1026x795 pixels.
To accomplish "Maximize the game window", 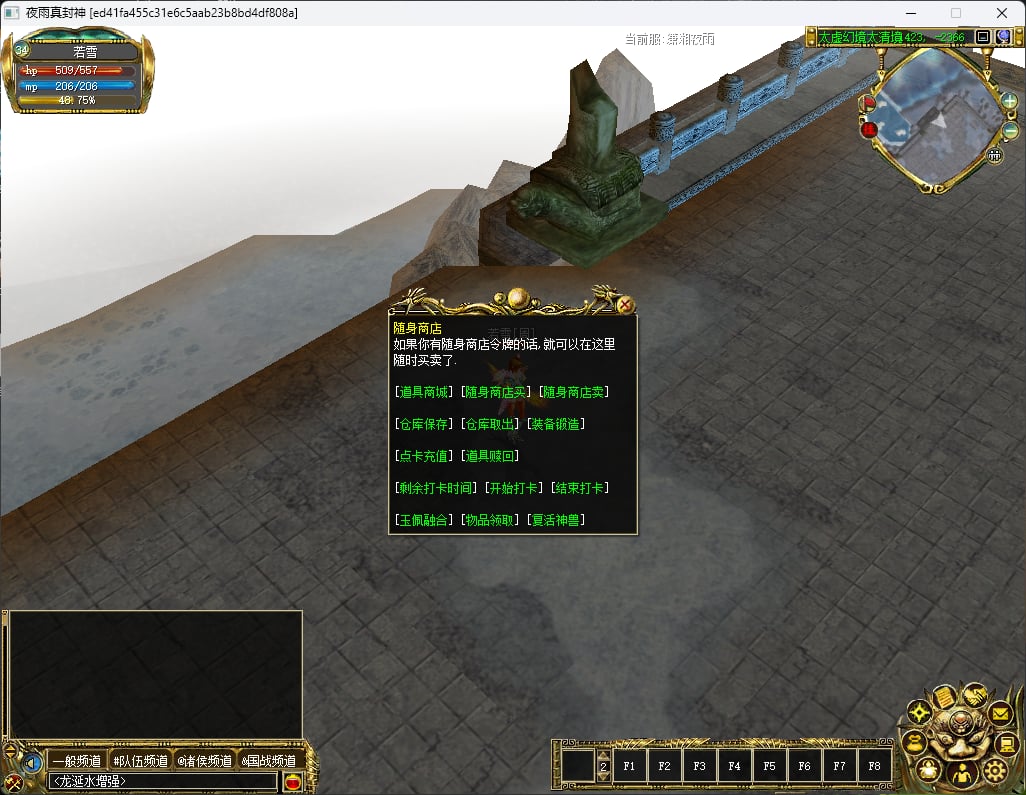I will (955, 13).
